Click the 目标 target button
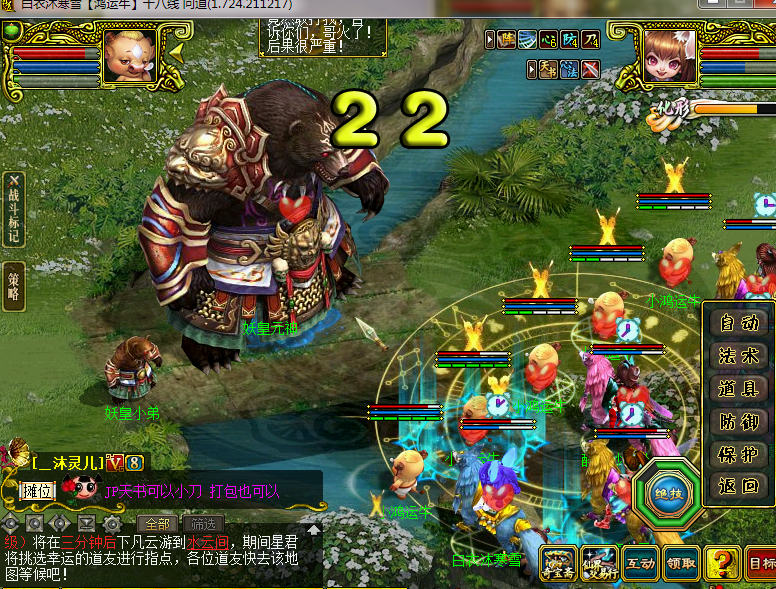Viewport: 776px width, 589px height. point(761,564)
